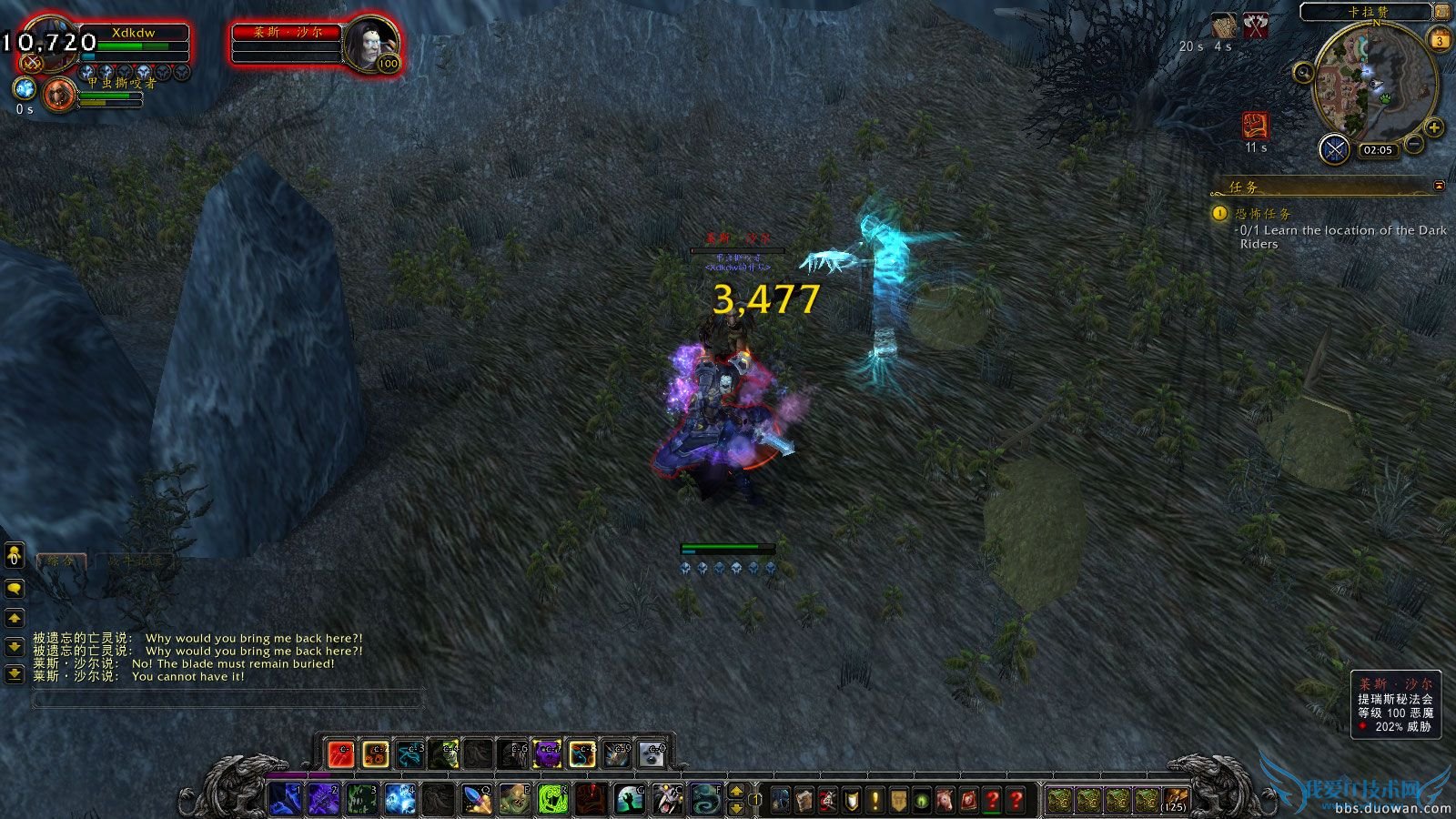Click the chat input box
The width and height of the screenshot is (1456, 819).
[x=227, y=699]
